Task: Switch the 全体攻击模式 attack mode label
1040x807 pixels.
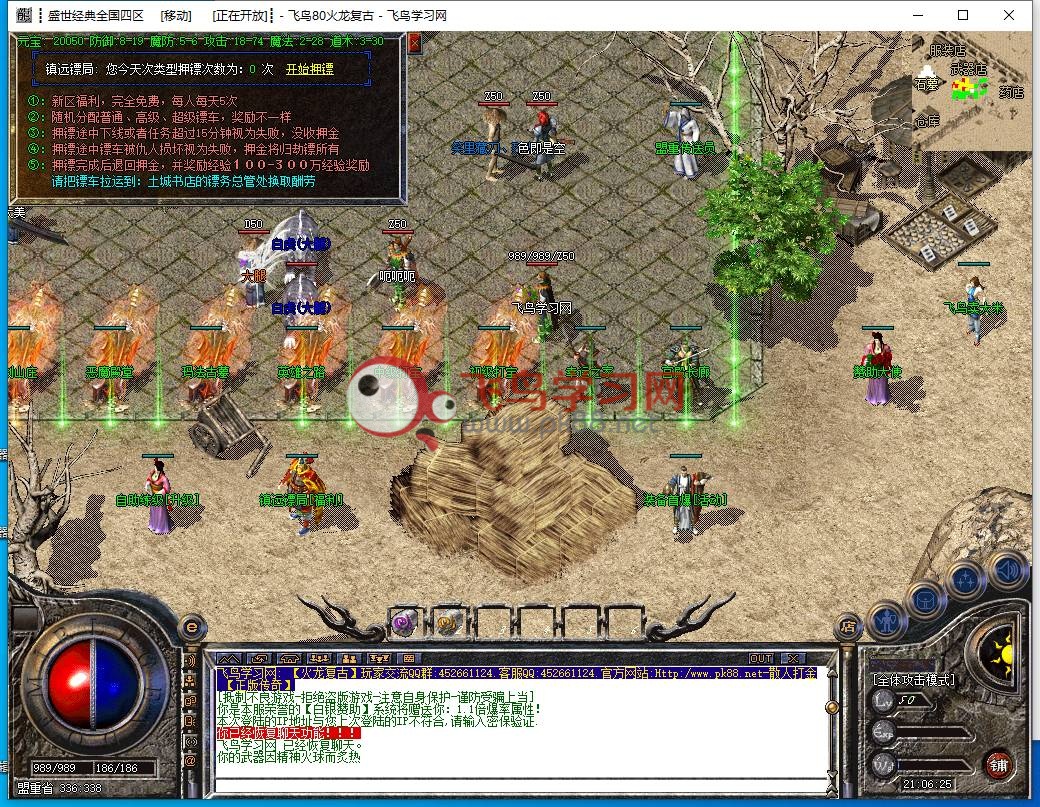Action: pos(914,680)
